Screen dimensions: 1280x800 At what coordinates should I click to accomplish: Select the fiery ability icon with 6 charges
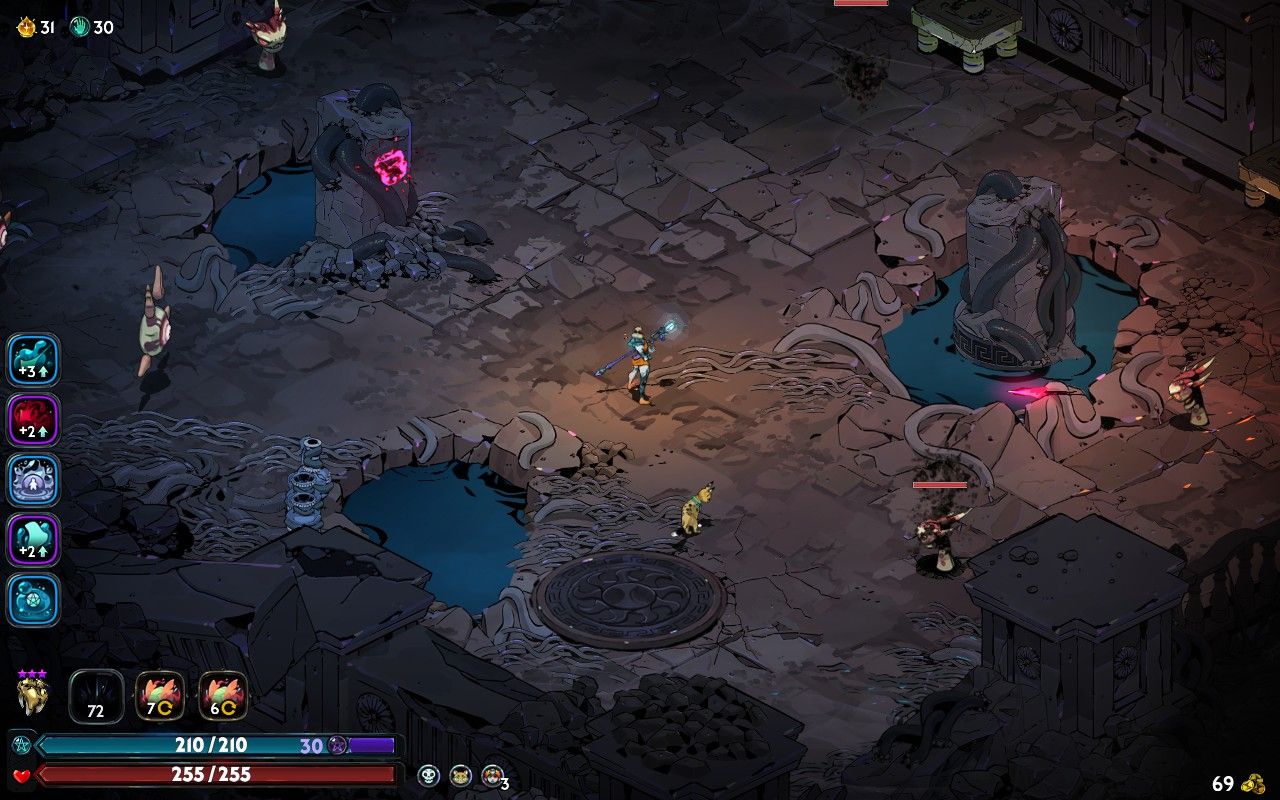tap(223, 696)
